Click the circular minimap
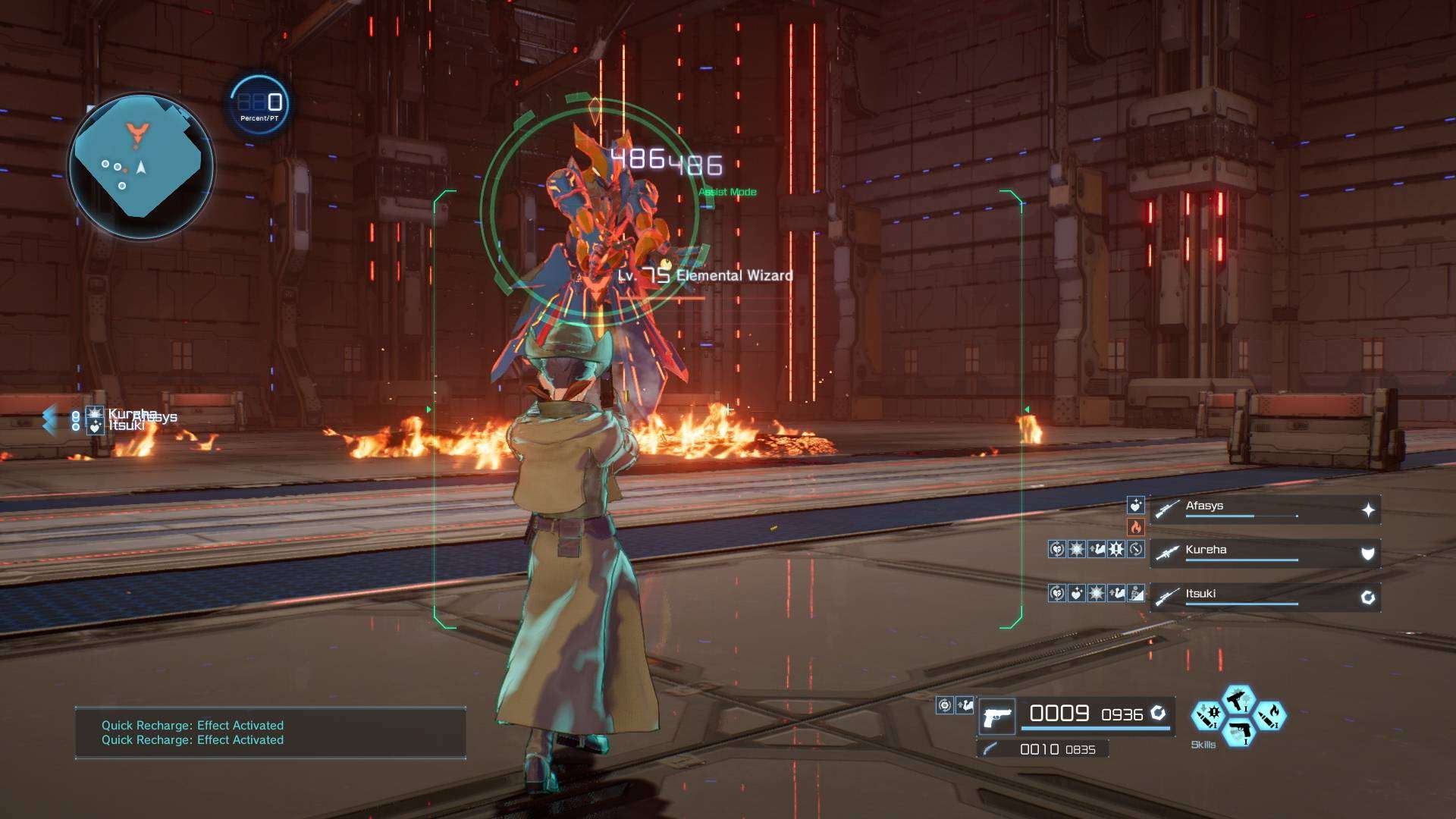 pyautogui.click(x=141, y=165)
